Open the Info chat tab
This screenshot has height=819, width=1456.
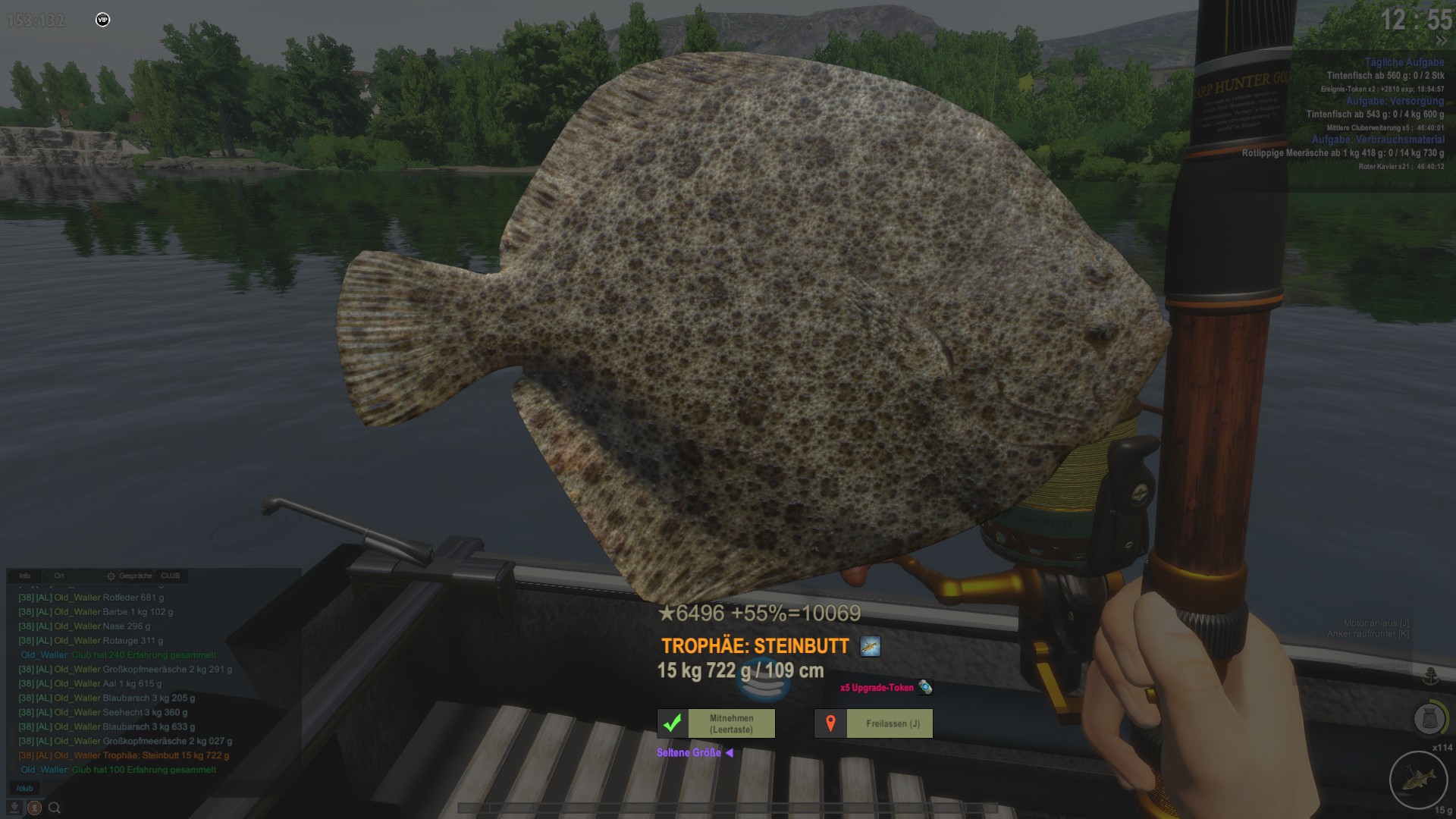point(25,576)
